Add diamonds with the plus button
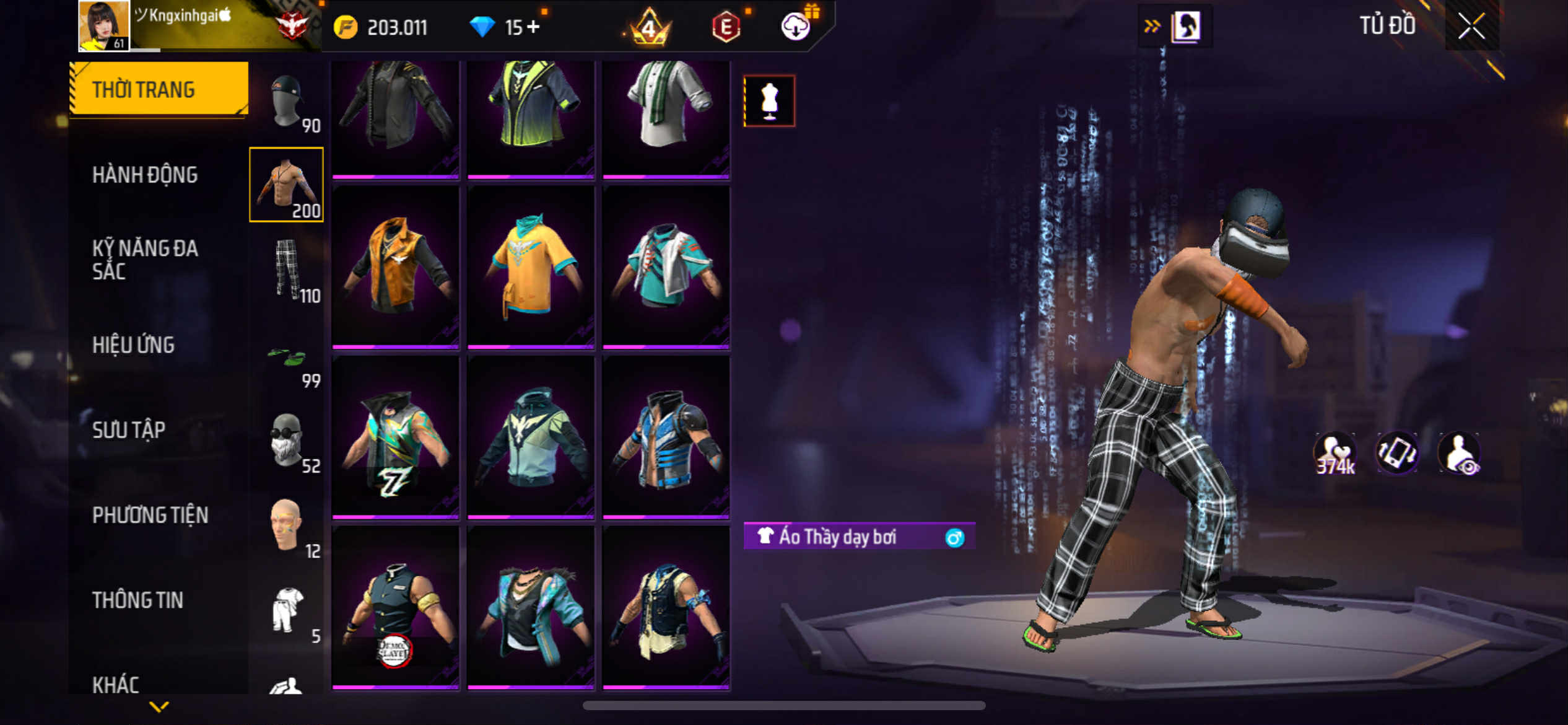This screenshot has height=725, width=1568. click(533, 27)
